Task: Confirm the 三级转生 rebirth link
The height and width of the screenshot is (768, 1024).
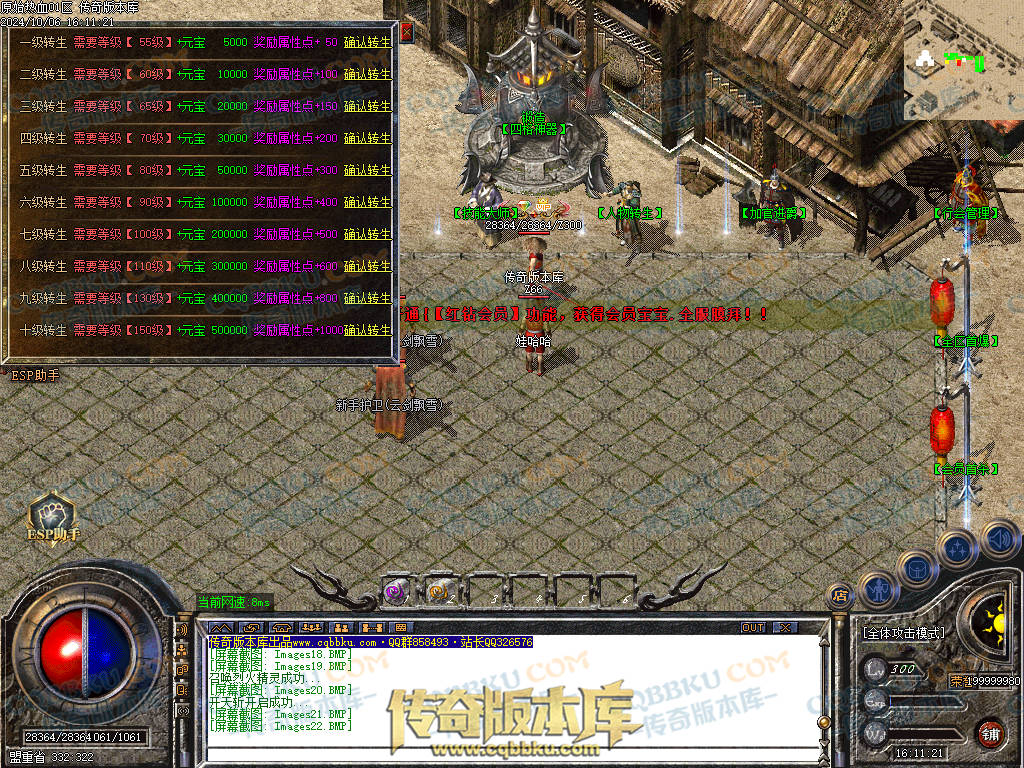Action: pyautogui.click(x=367, y=107)
